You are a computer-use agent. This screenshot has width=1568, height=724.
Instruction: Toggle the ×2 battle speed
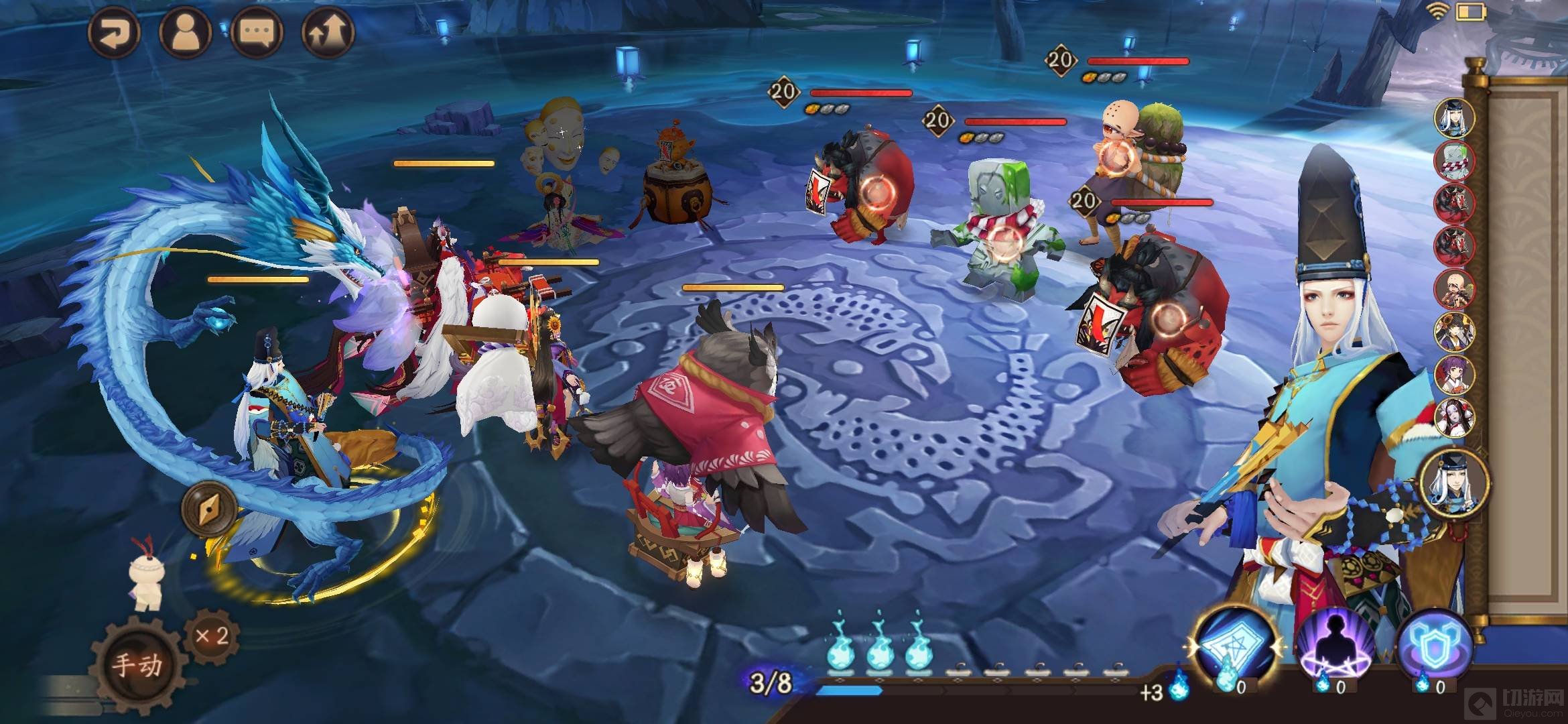212,636
